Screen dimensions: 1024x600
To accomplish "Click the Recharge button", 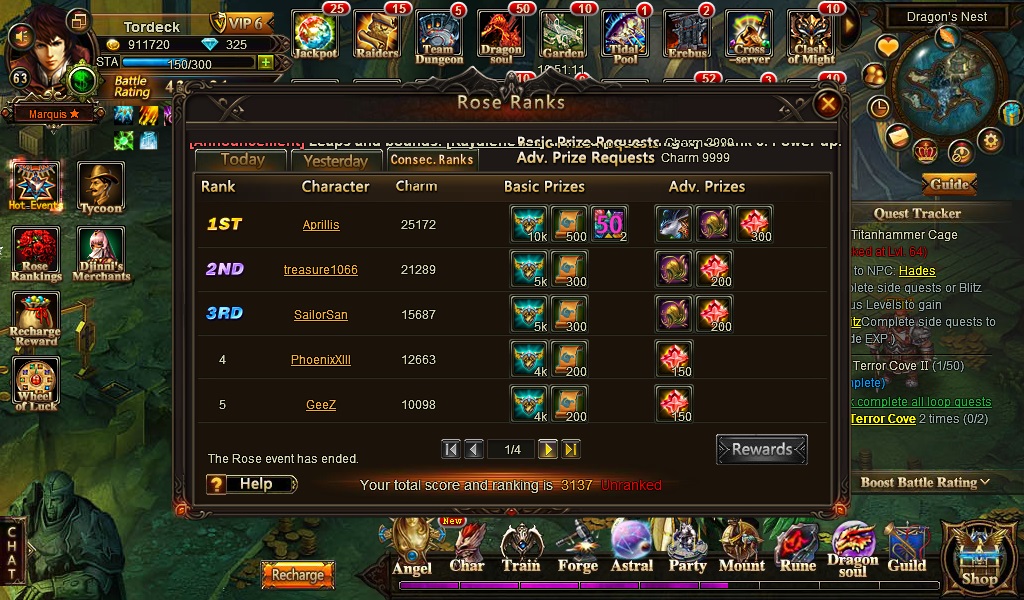I will (298, 575).
